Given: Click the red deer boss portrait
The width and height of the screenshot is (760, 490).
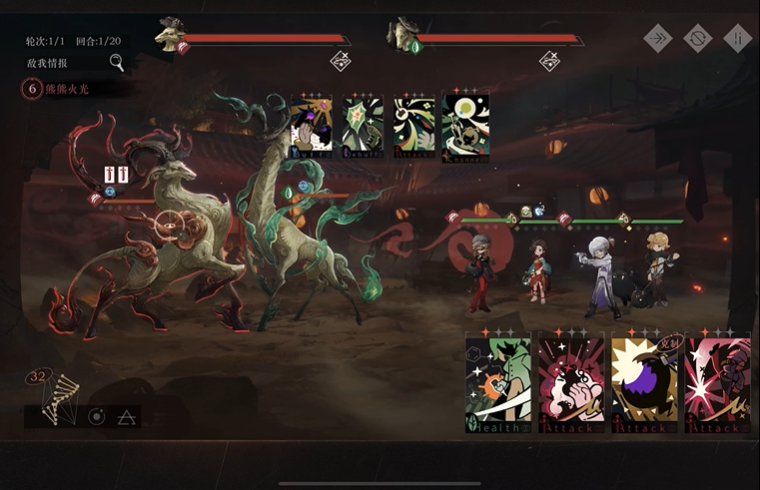Looking at the screenshot, I should tap(168, 35).
